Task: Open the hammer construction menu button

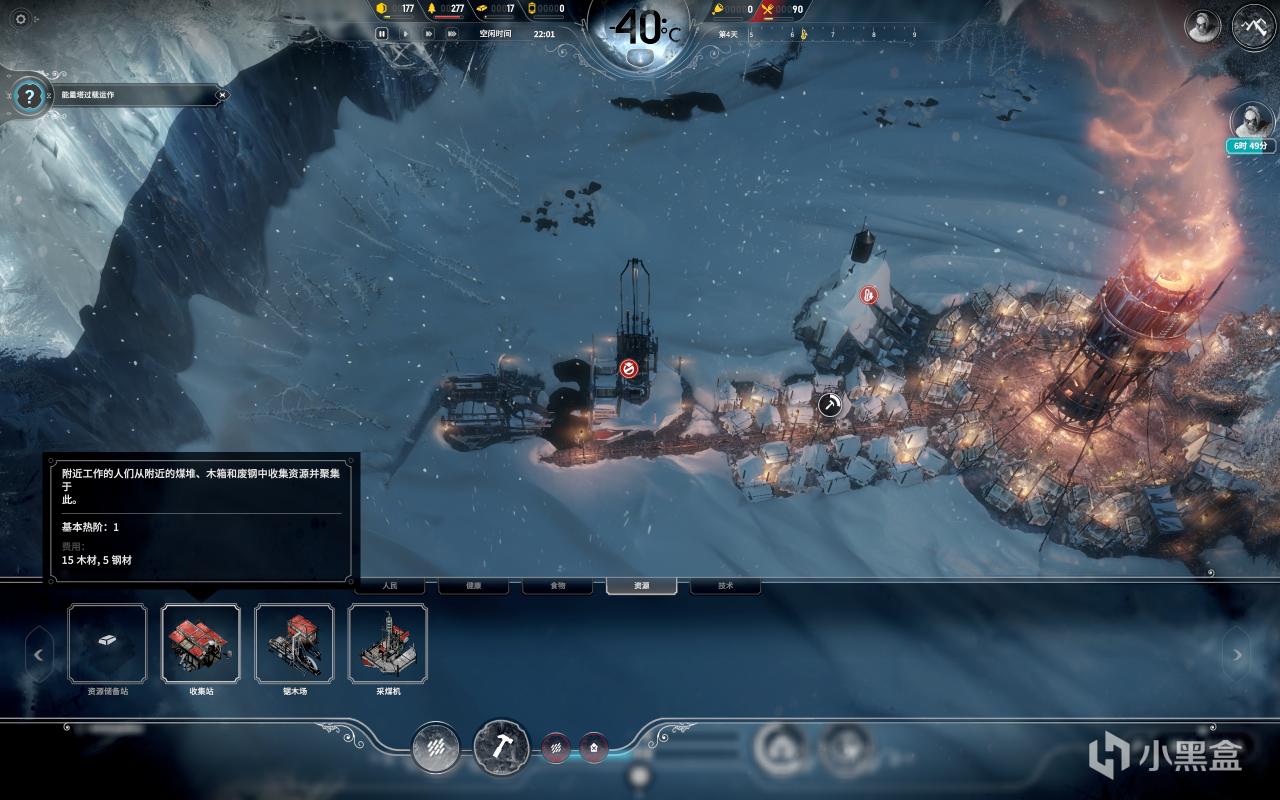Action: [501, 746]
